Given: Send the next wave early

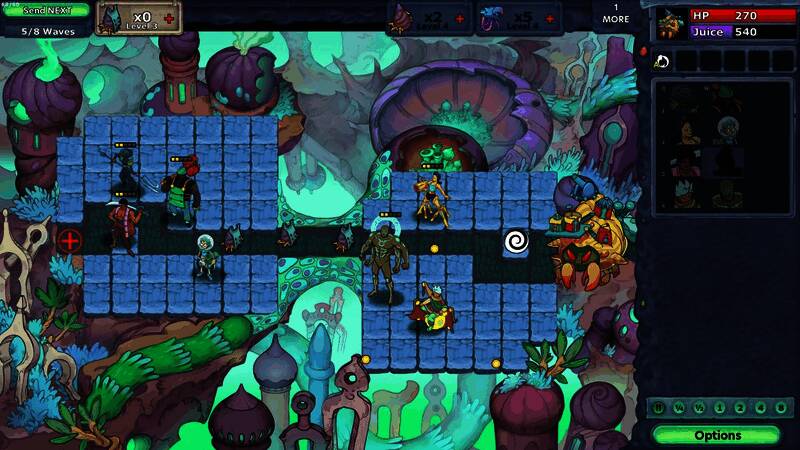Looking at the screenshot, I should pyautogui.click(x=45, y=9).
